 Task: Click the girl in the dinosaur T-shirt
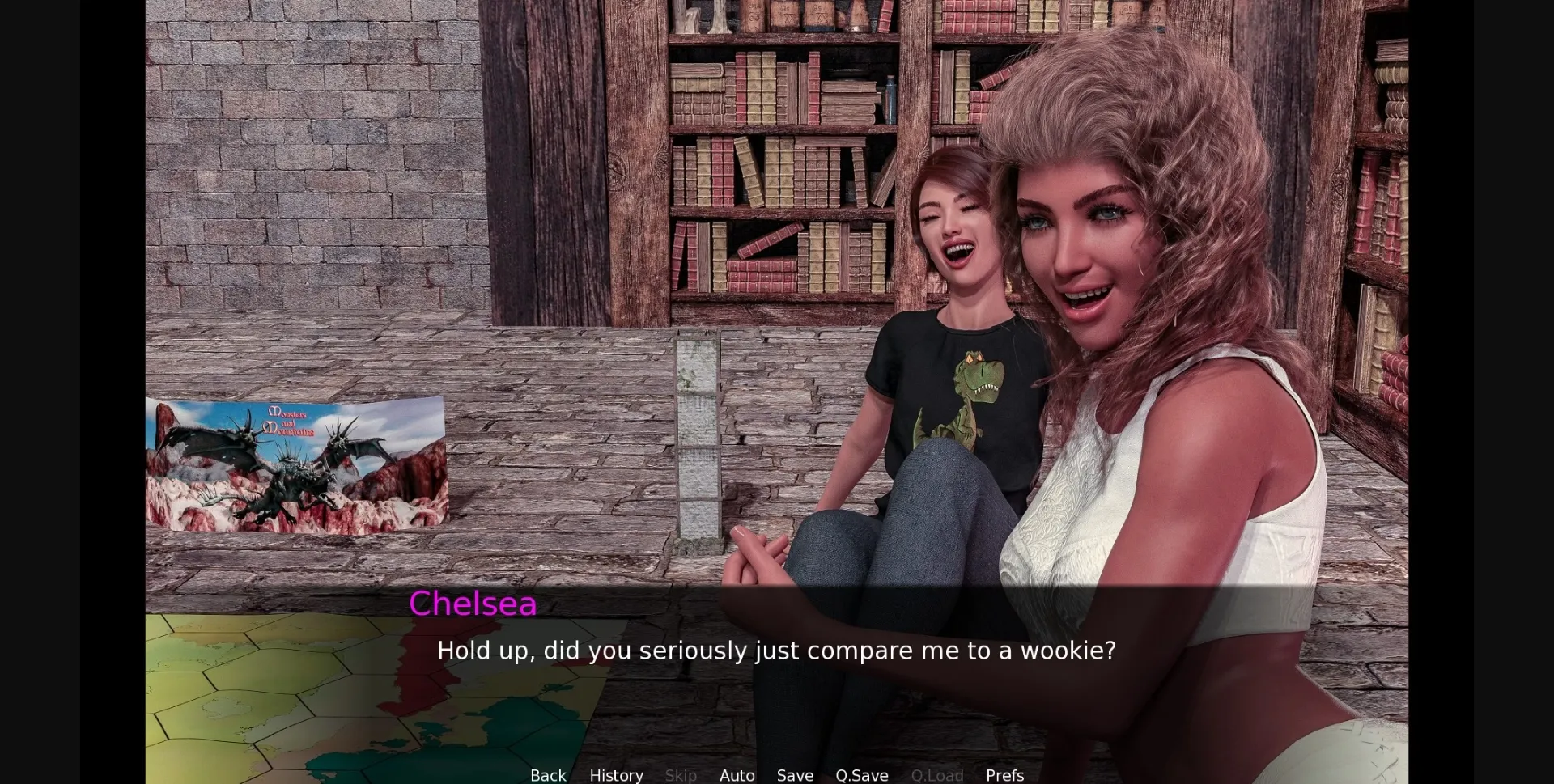tap(963, 388)
